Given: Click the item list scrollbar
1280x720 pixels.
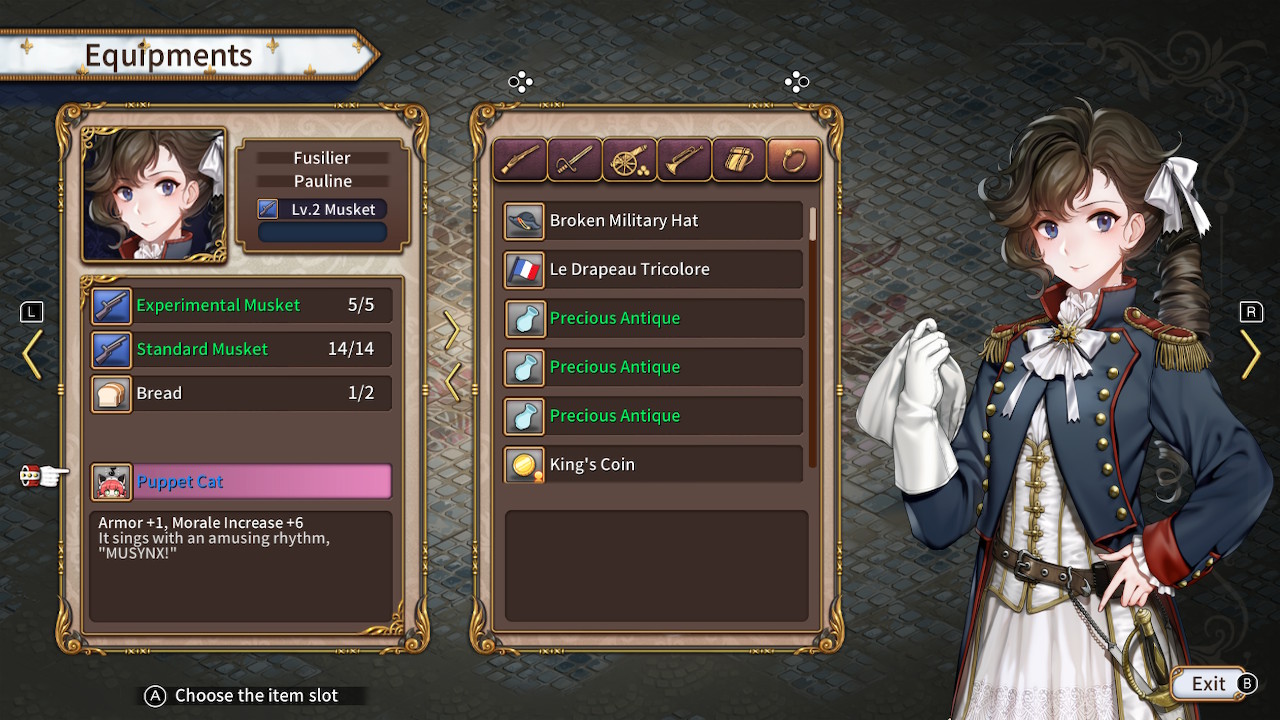Looking at the screenshot, I should tap(812, 224).
